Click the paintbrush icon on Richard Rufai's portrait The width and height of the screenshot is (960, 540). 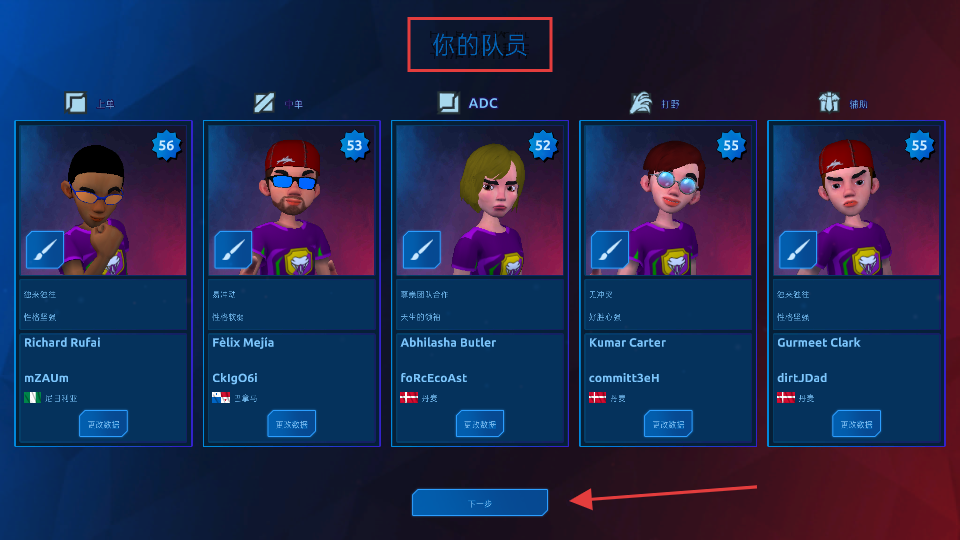45,250
